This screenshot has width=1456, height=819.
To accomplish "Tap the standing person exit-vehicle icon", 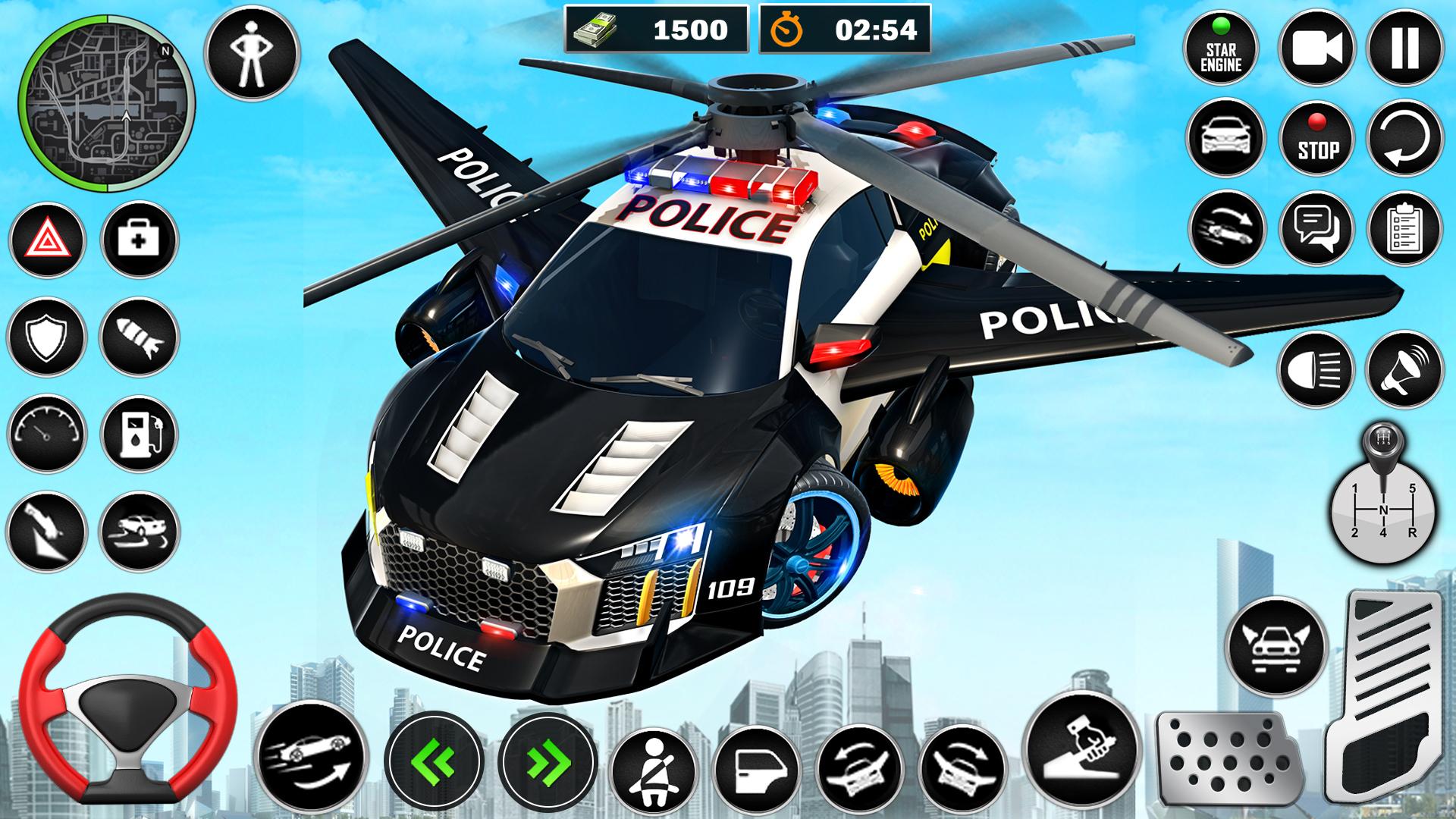I will coord(253,53).
